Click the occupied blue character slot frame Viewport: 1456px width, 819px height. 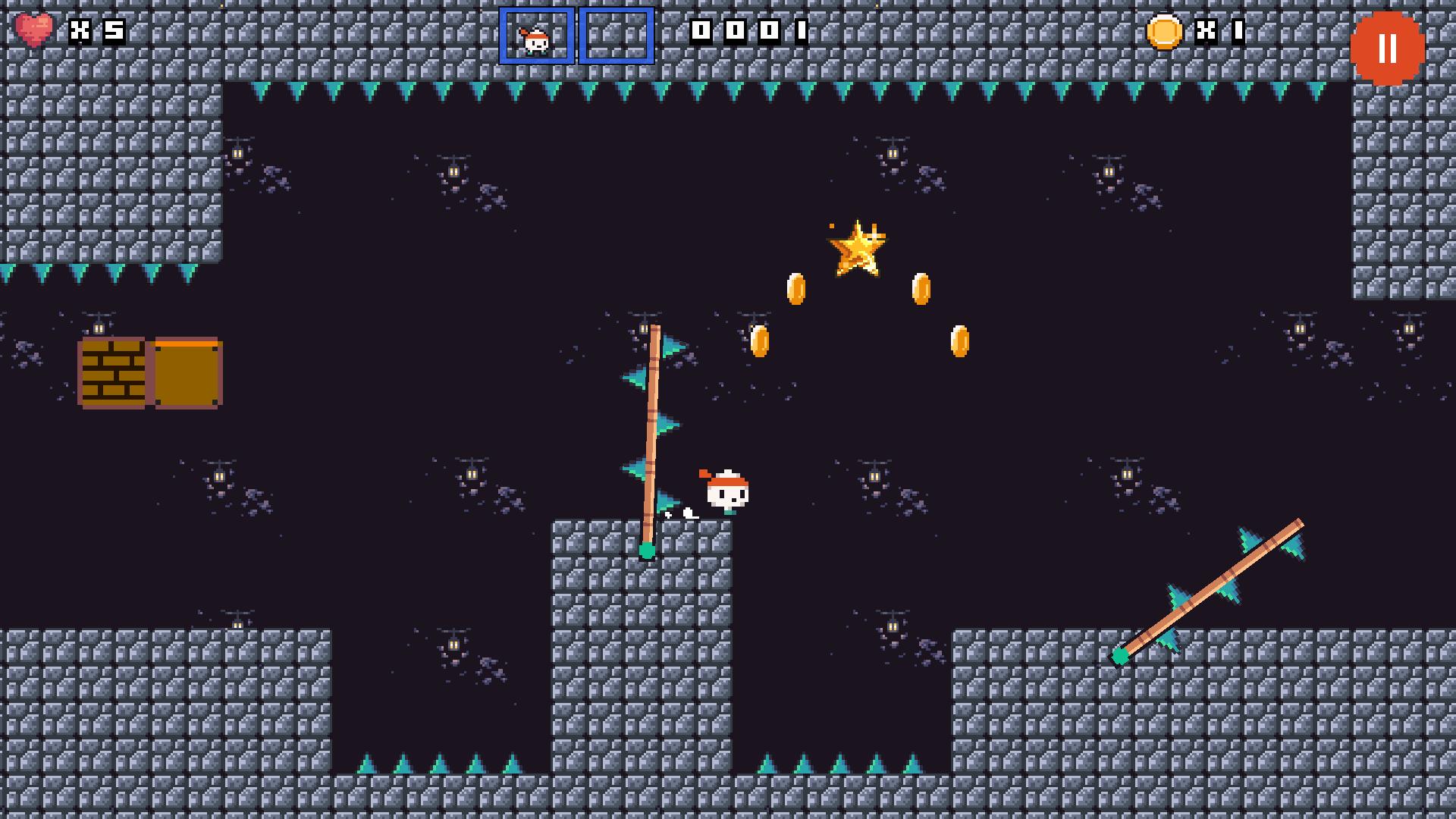point(536,36)
